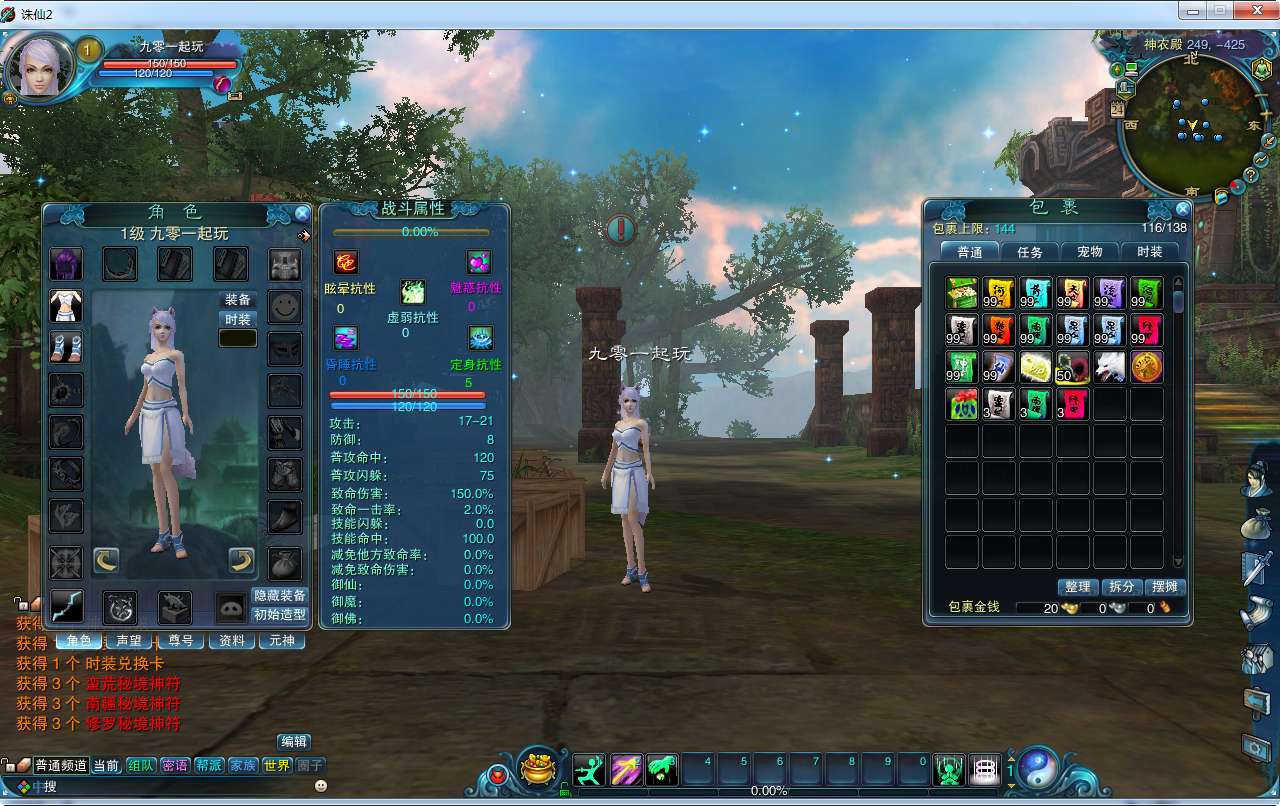Click the 整理 sort button

point(1077,587)
